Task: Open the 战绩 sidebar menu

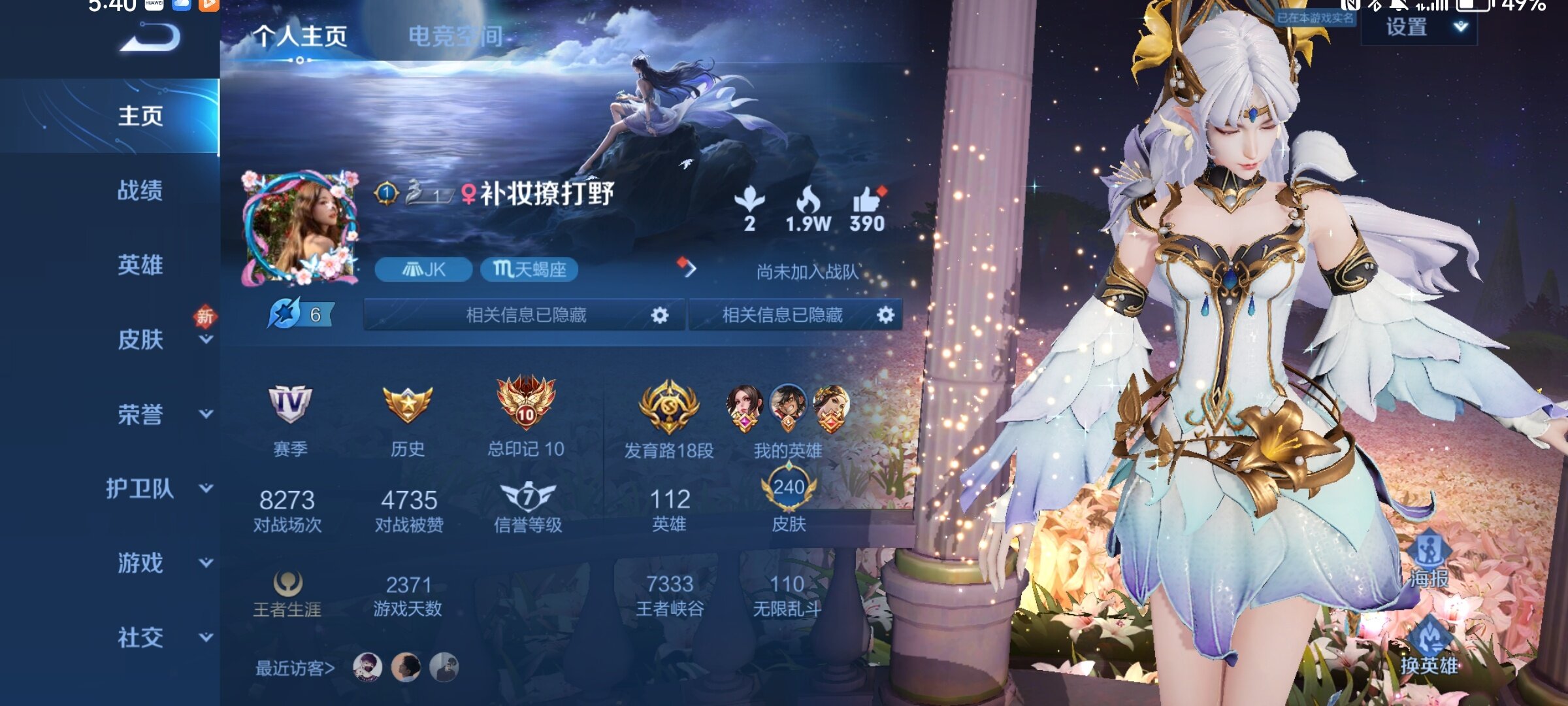Action: [x=140, y=191]
